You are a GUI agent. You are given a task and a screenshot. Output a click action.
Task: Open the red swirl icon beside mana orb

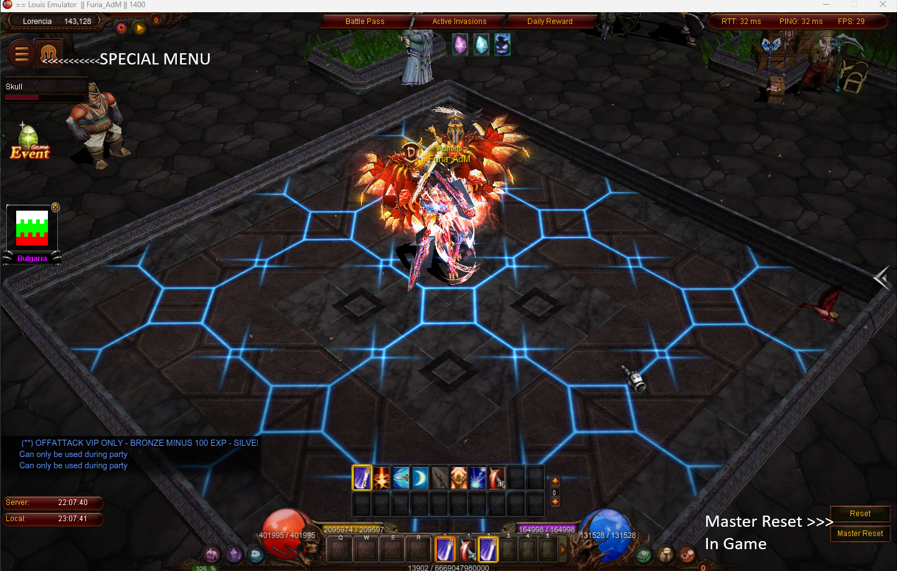pos(687,554)
